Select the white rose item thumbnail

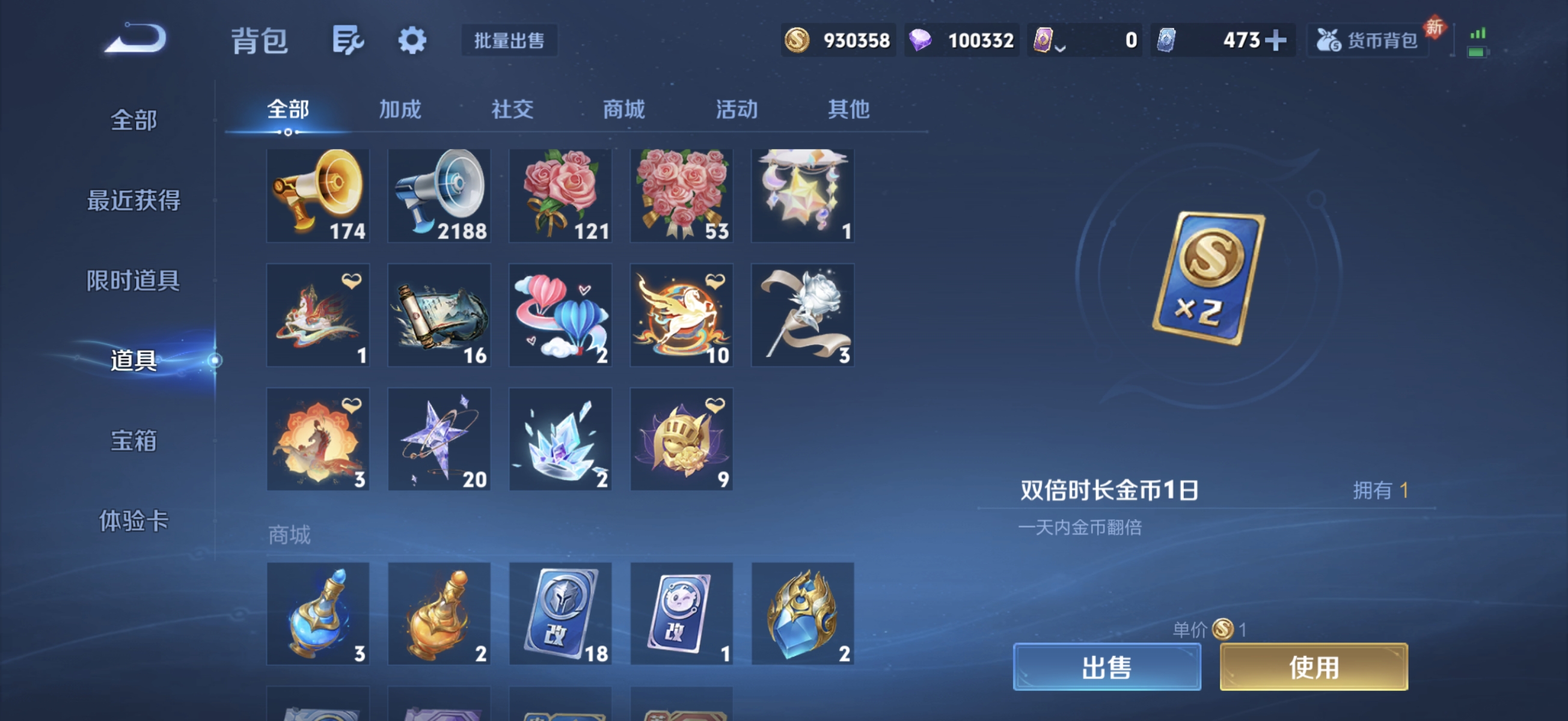[803, 315]
